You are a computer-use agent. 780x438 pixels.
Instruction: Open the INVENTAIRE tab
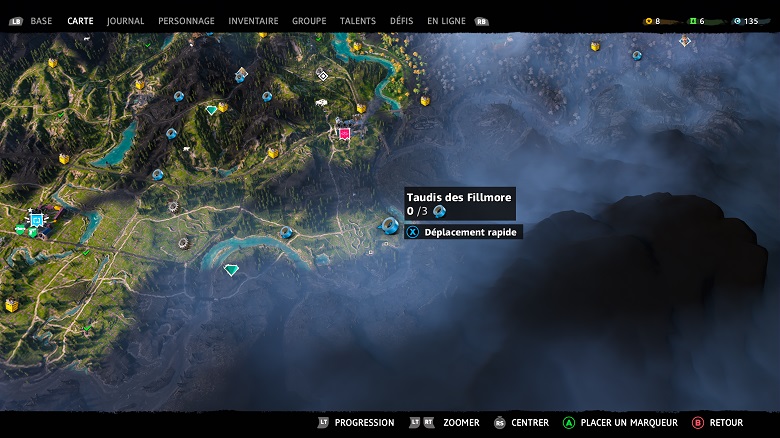point(253,21)
